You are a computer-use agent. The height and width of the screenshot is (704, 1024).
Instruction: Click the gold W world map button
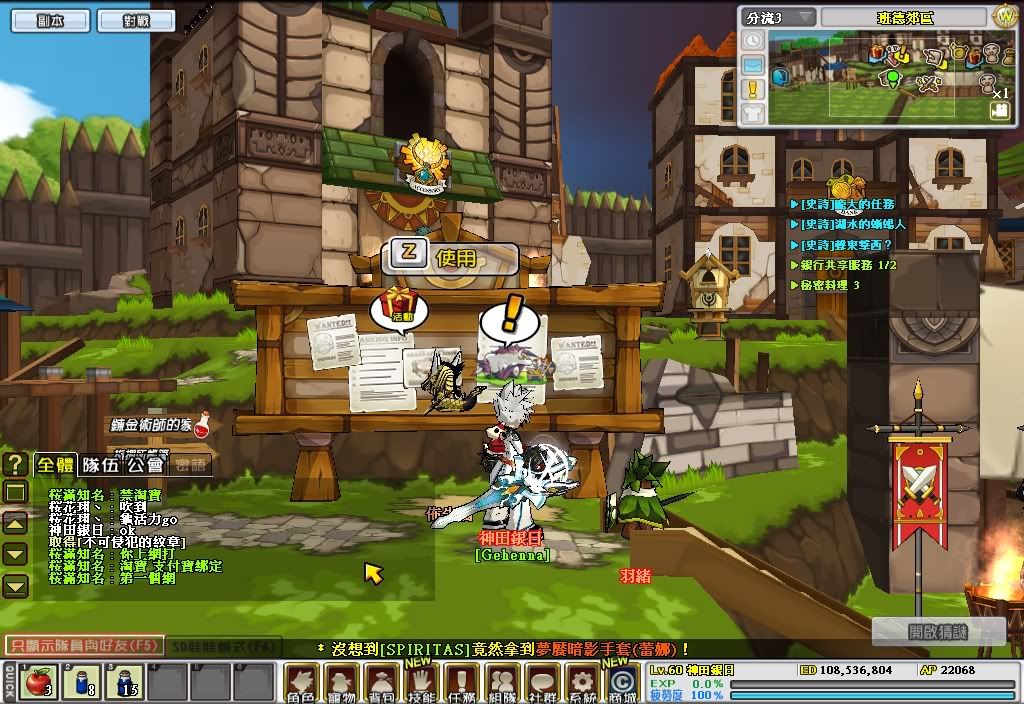[1005, 17]
